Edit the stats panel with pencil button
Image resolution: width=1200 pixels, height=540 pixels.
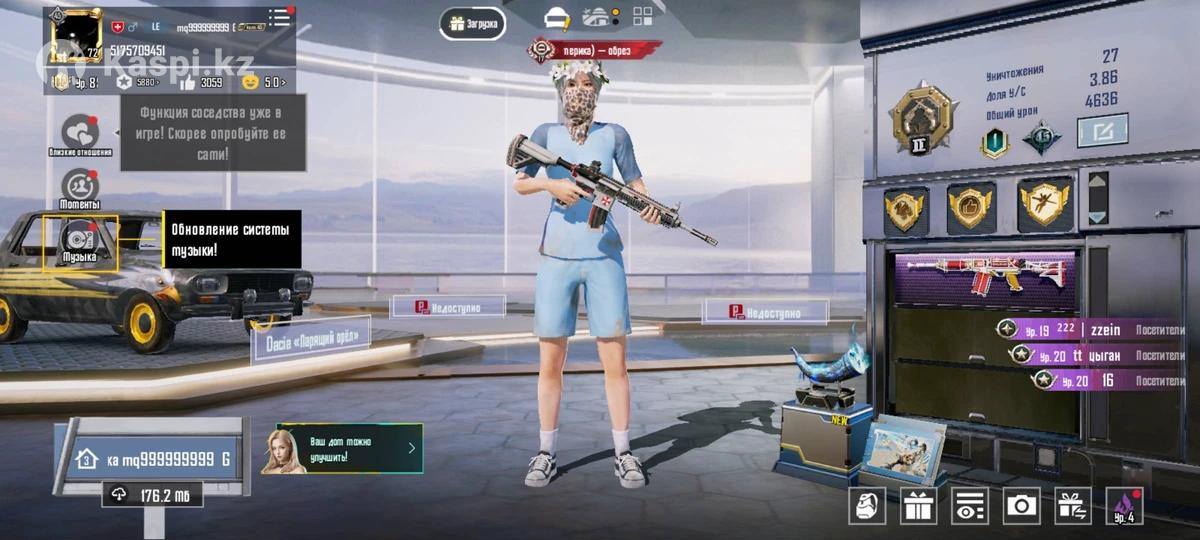1102,131
